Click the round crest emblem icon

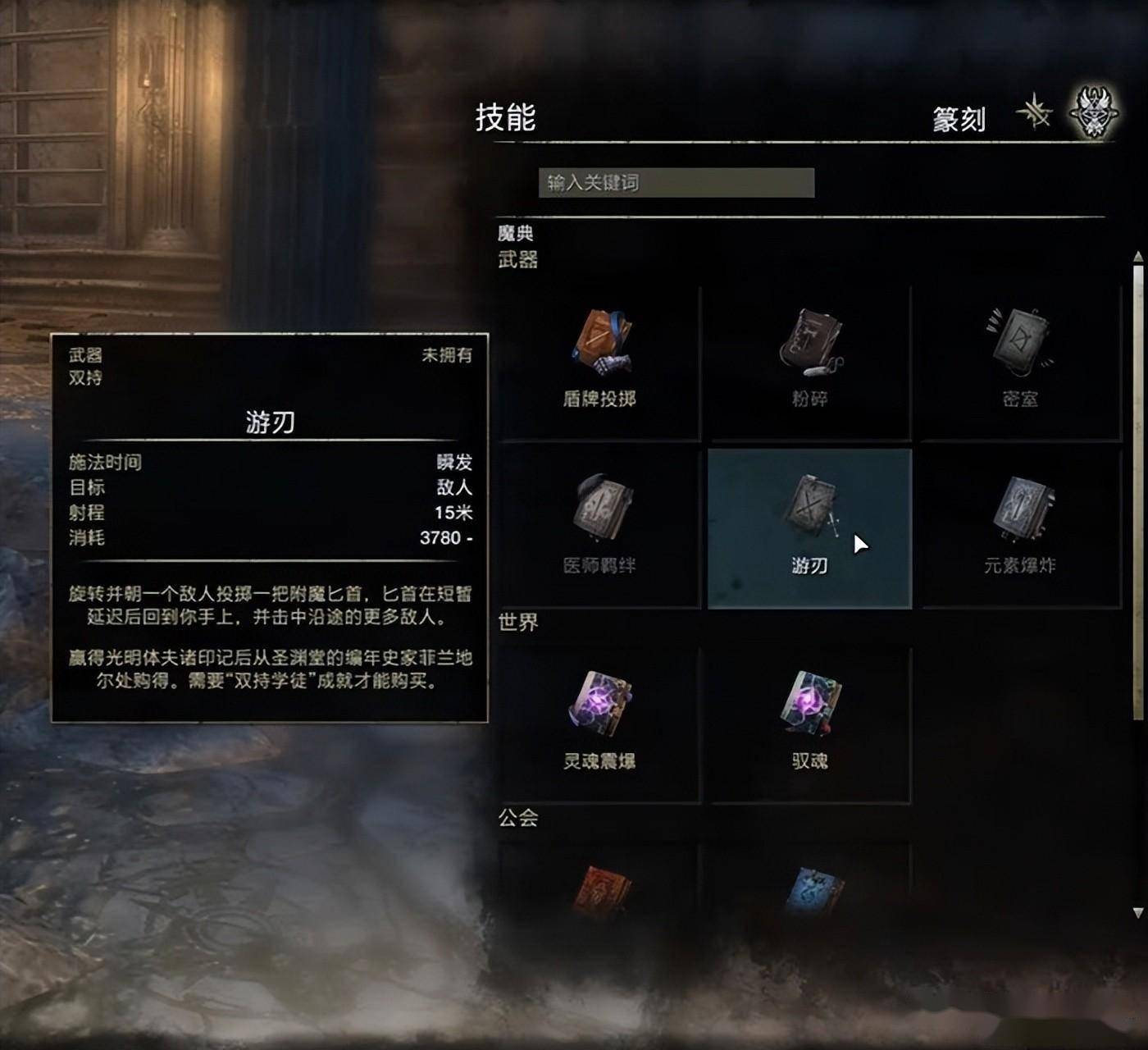1094,113
